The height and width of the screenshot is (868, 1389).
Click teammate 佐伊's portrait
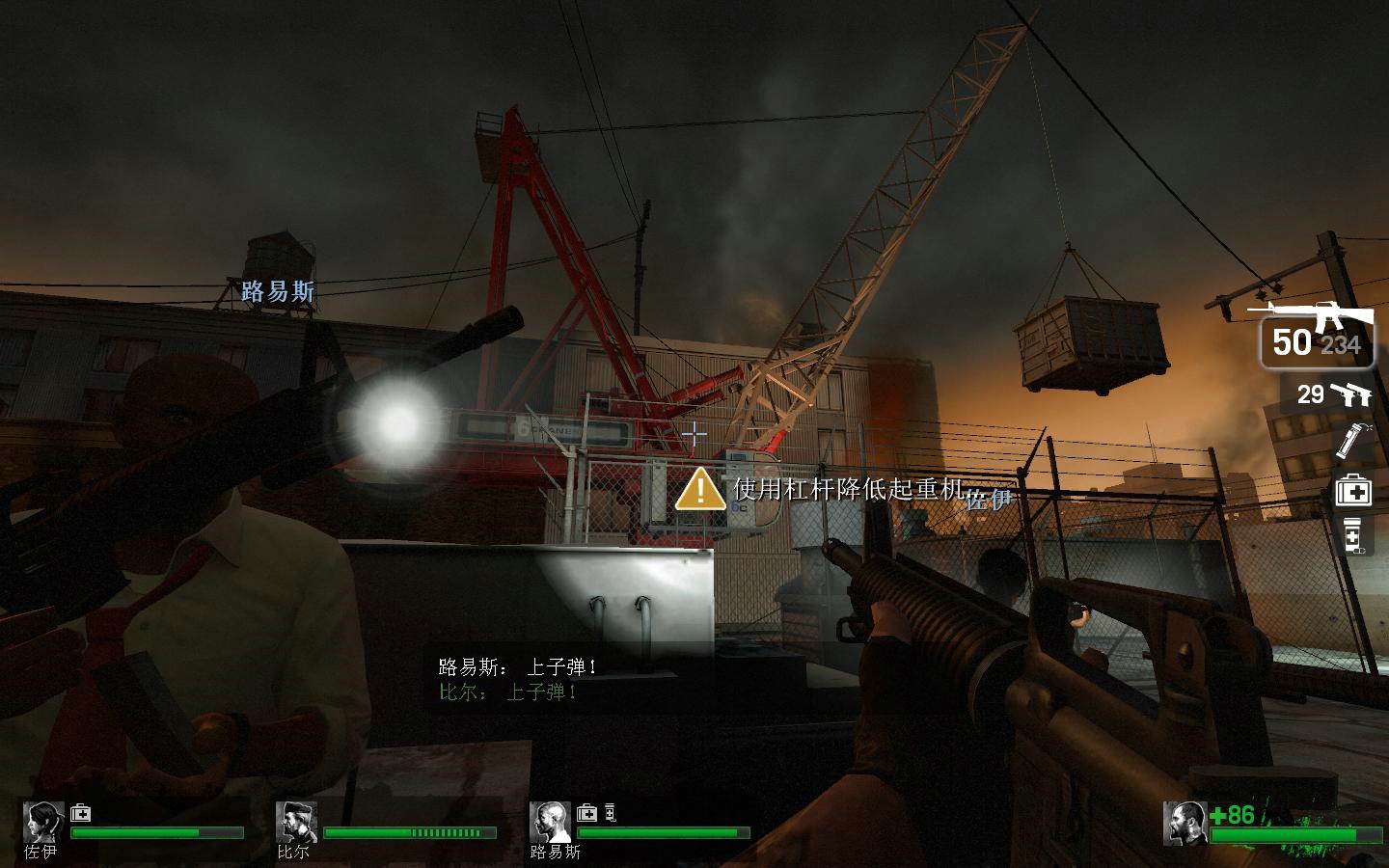[43, 822]
